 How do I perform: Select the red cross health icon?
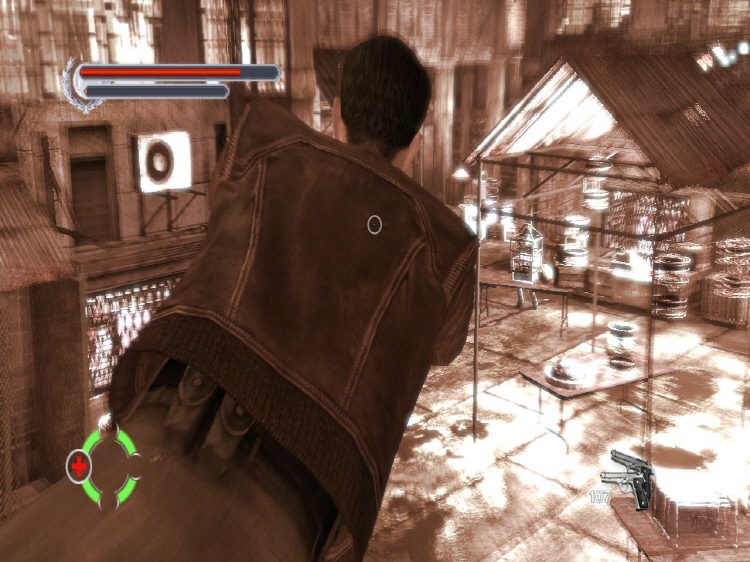[x=78, y=465]
